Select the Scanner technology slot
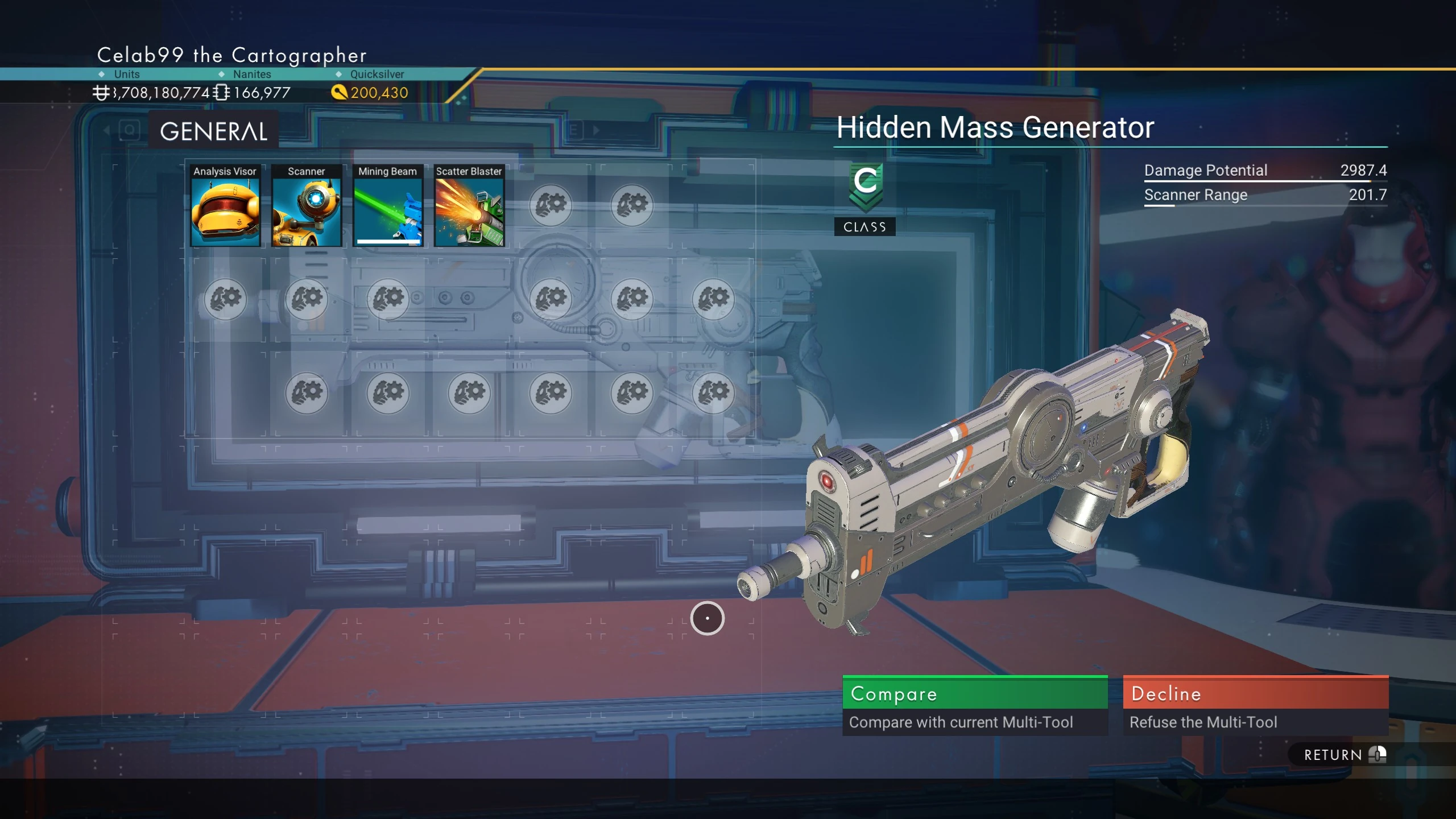 click(x=307, y=206)
